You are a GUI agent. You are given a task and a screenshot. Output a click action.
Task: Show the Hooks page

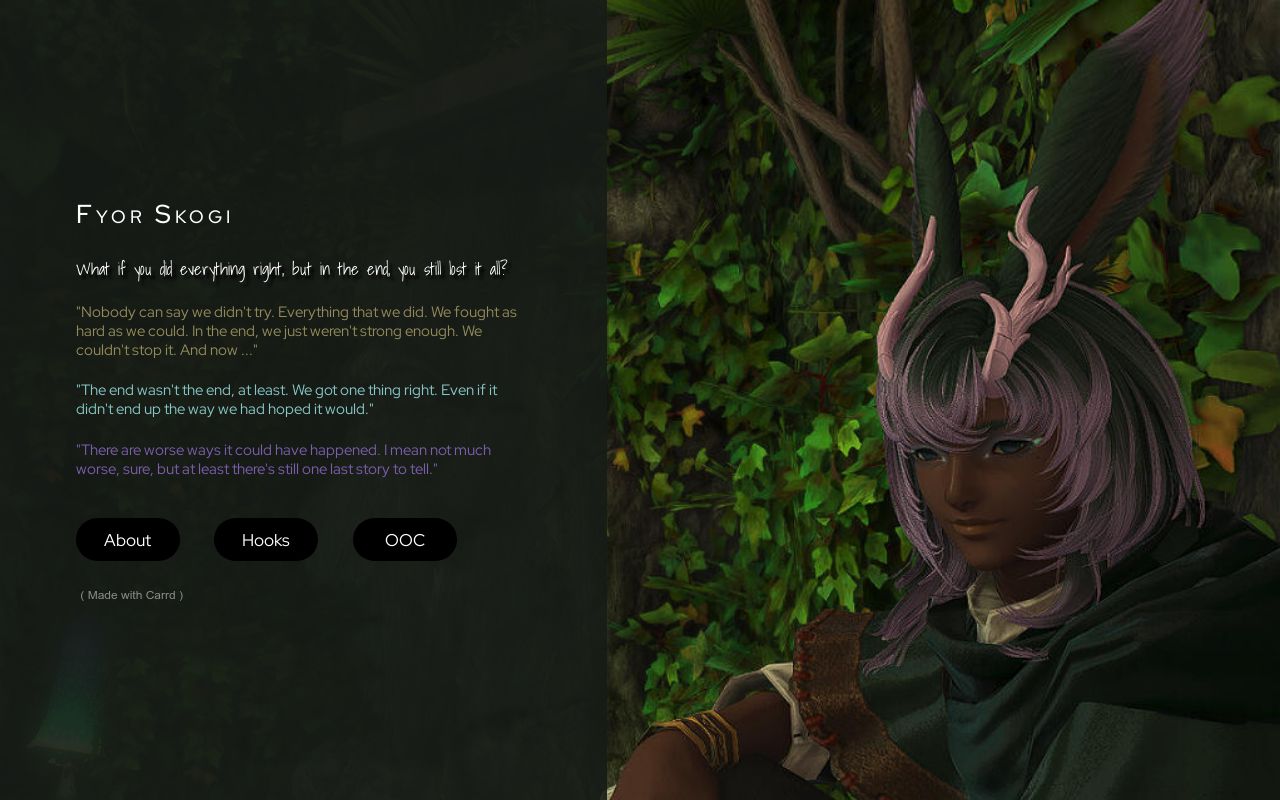(x=266, y=540)
